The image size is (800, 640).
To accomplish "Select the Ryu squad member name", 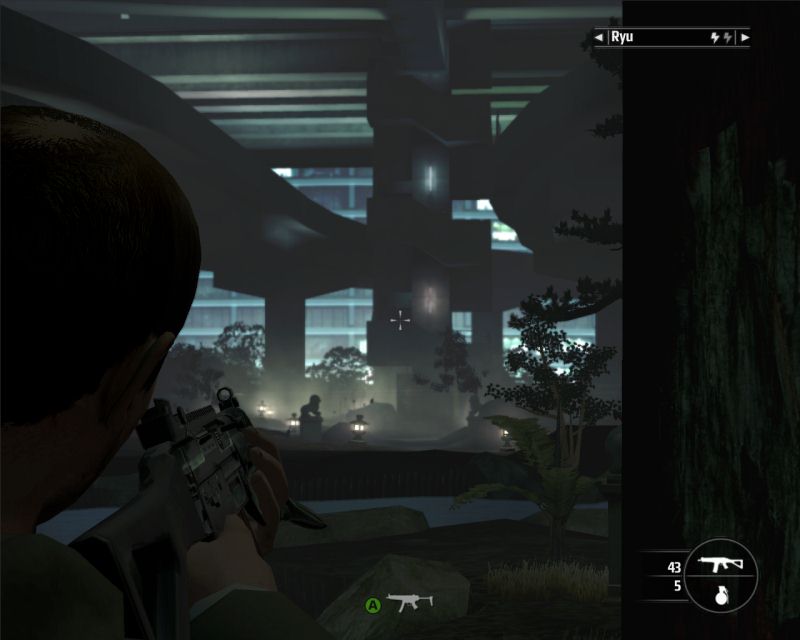I will pyautogui.click(x=621, y=38).
